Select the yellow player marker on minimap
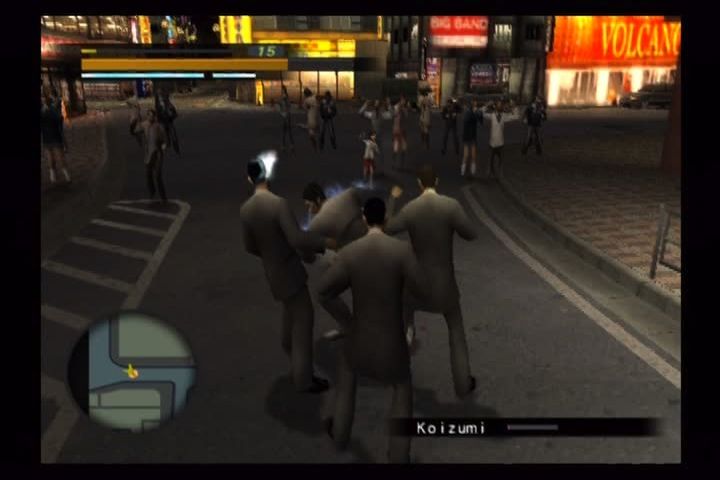Screen dimensions: 720x480 pyautogui.click(x=131, y=372)
